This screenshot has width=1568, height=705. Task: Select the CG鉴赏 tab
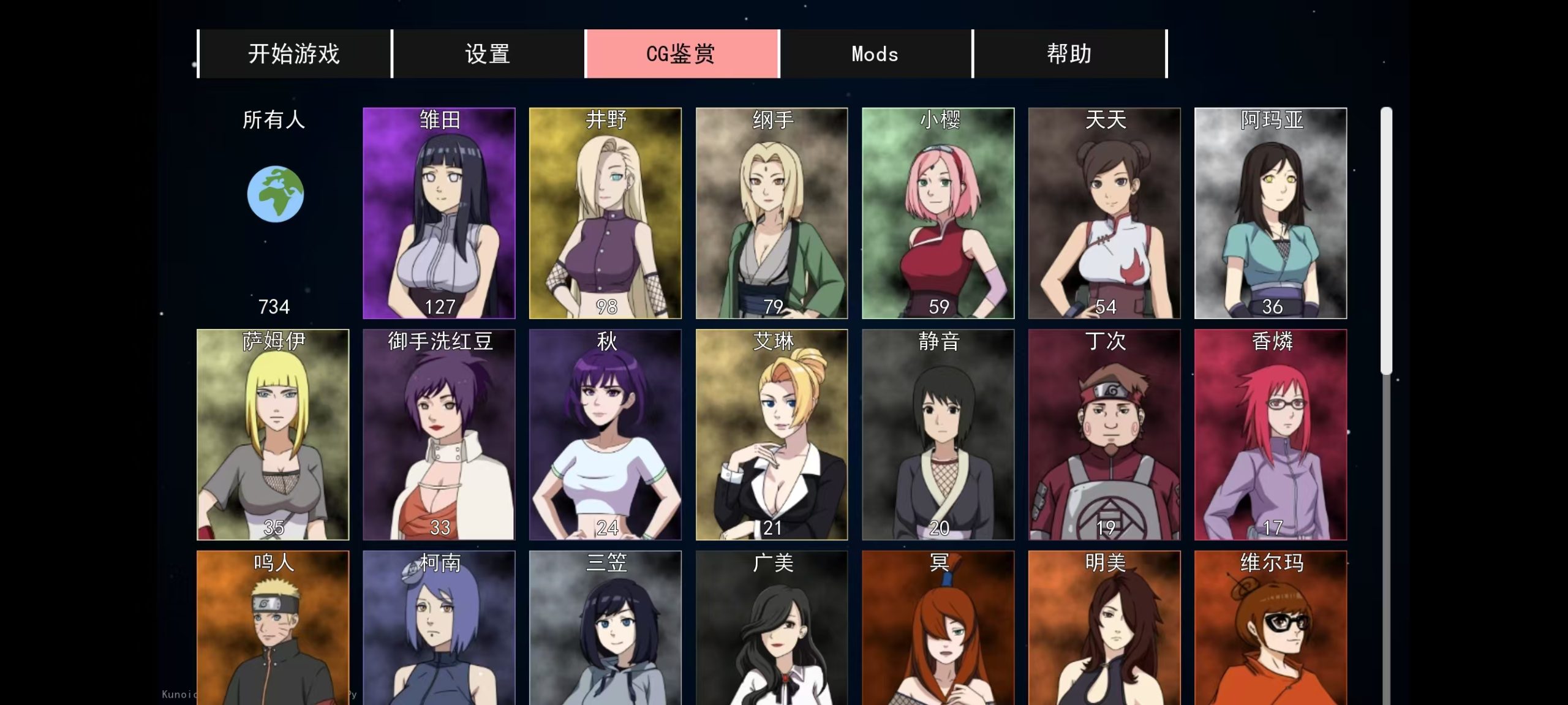(682, 54)
